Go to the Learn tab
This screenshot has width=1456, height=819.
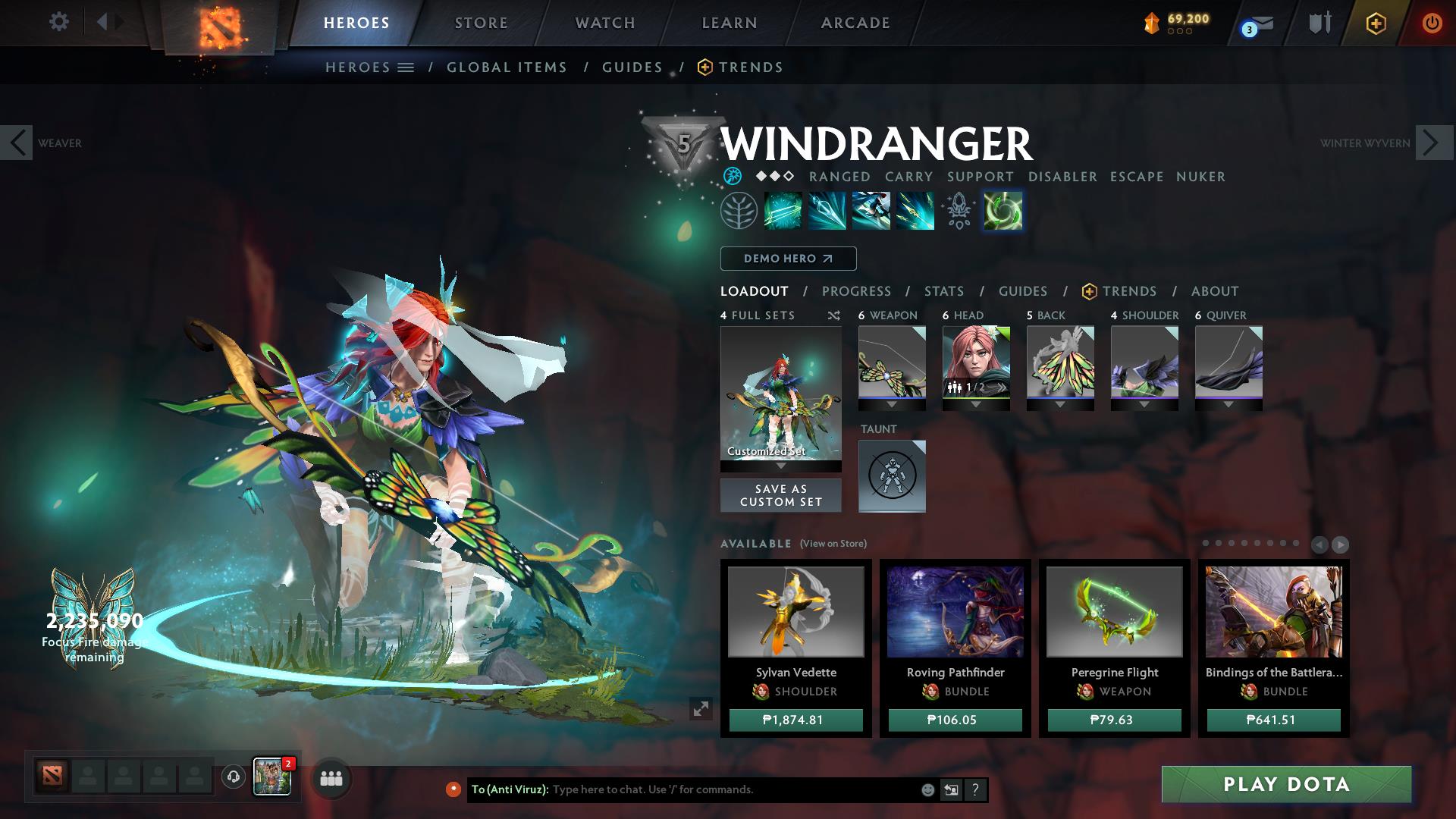tap(729, 23)
